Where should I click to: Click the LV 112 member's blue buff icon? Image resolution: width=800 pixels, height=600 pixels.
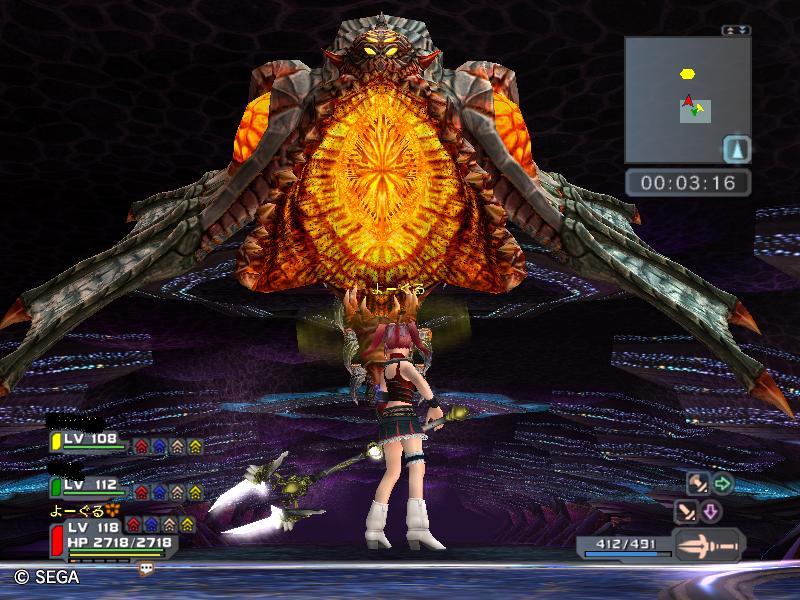click(158, 492)
